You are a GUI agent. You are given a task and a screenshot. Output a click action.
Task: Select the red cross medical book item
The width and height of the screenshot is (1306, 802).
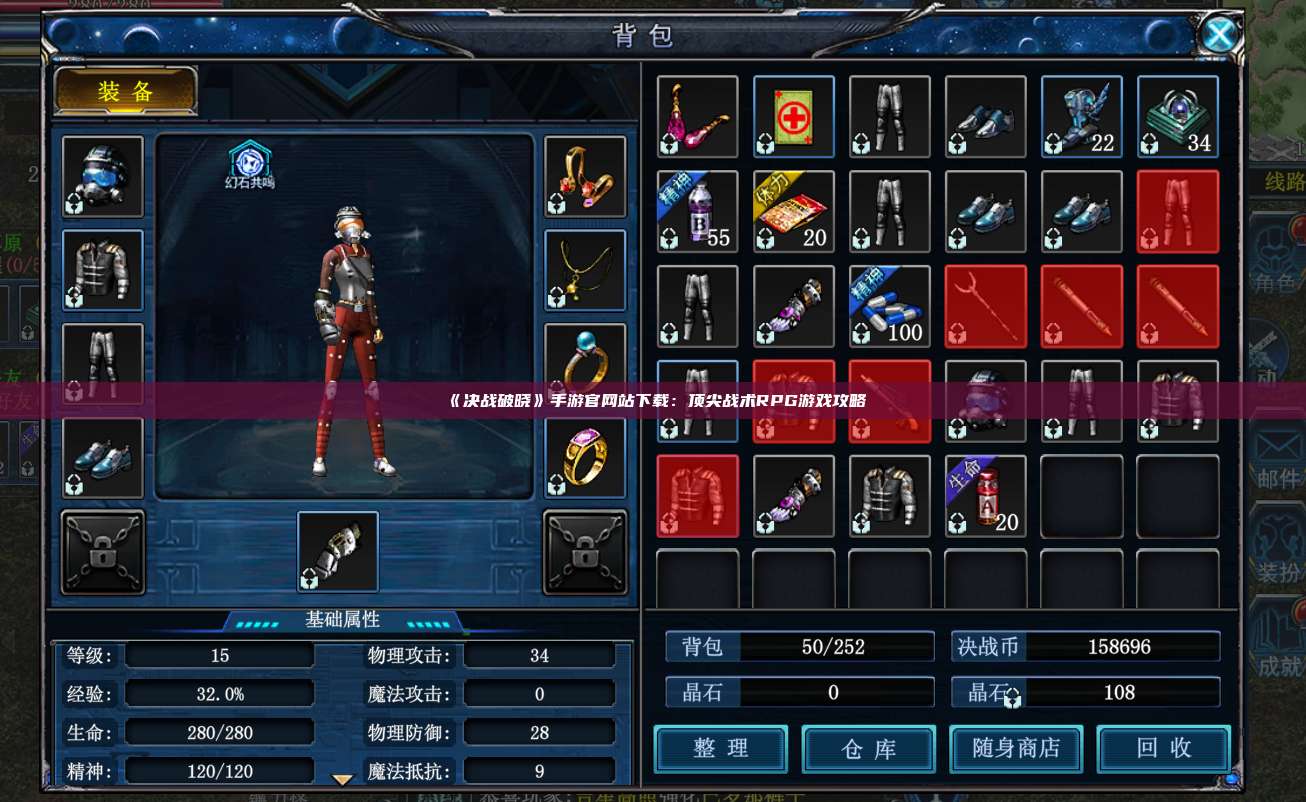[794, 116]
